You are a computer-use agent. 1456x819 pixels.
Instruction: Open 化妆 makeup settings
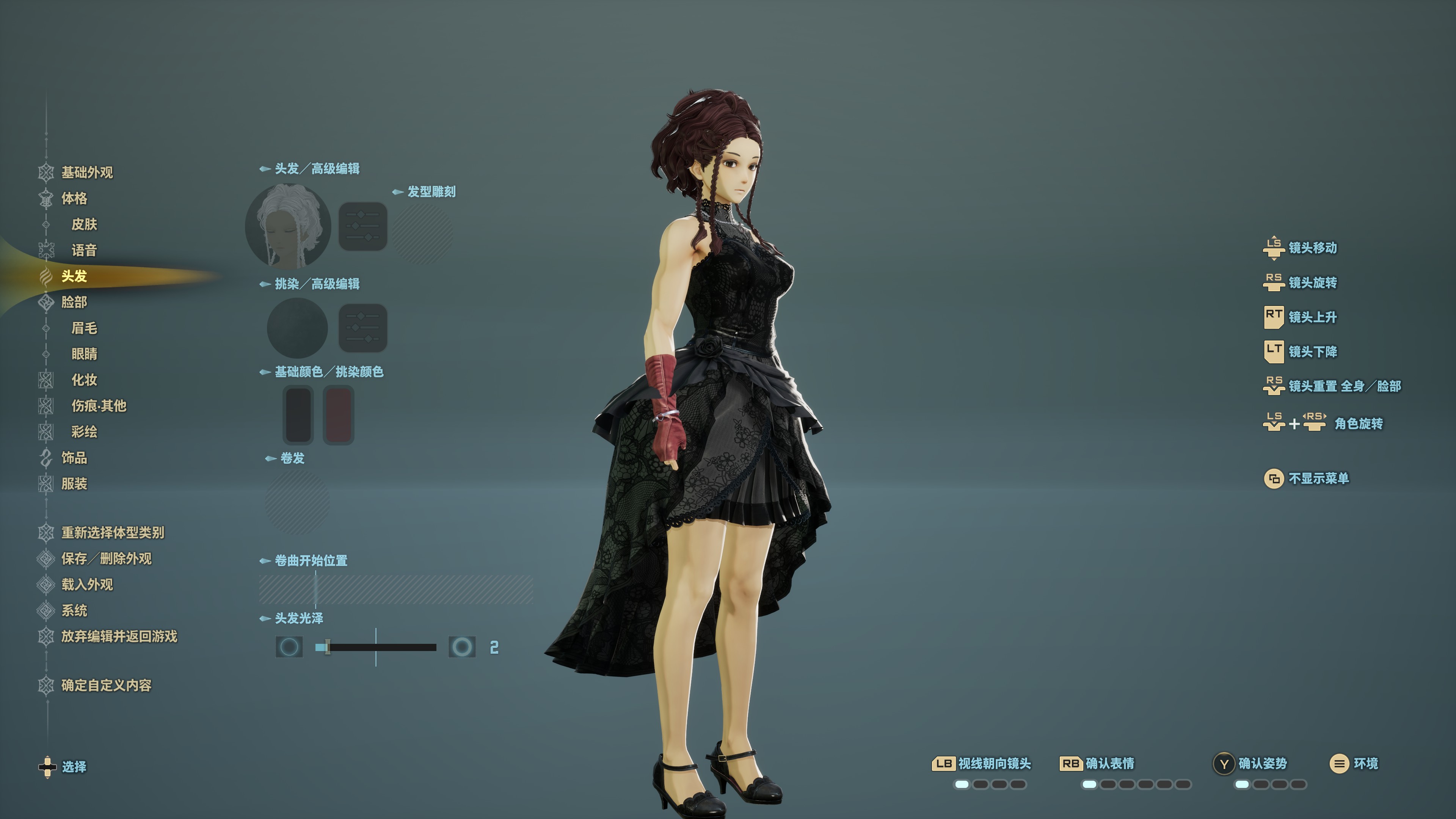point(84,380)
